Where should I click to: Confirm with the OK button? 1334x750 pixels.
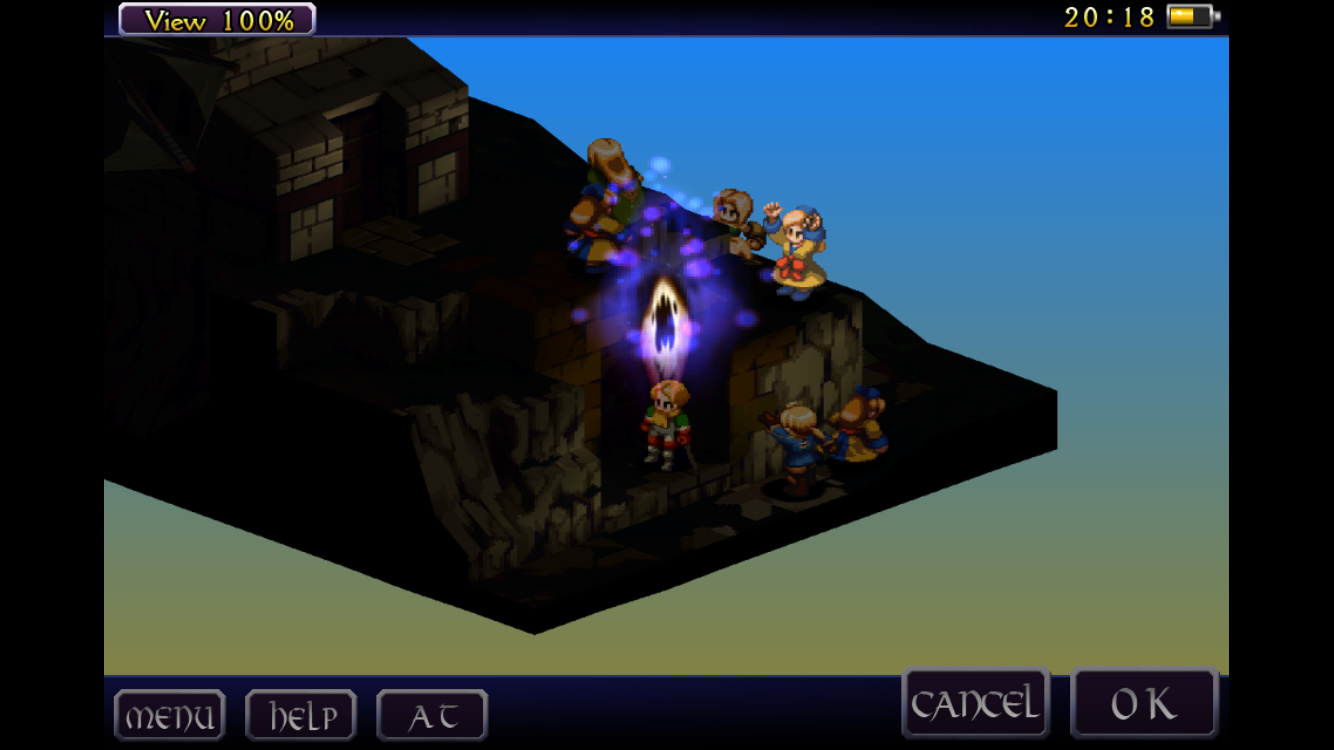pos(1144,704)
